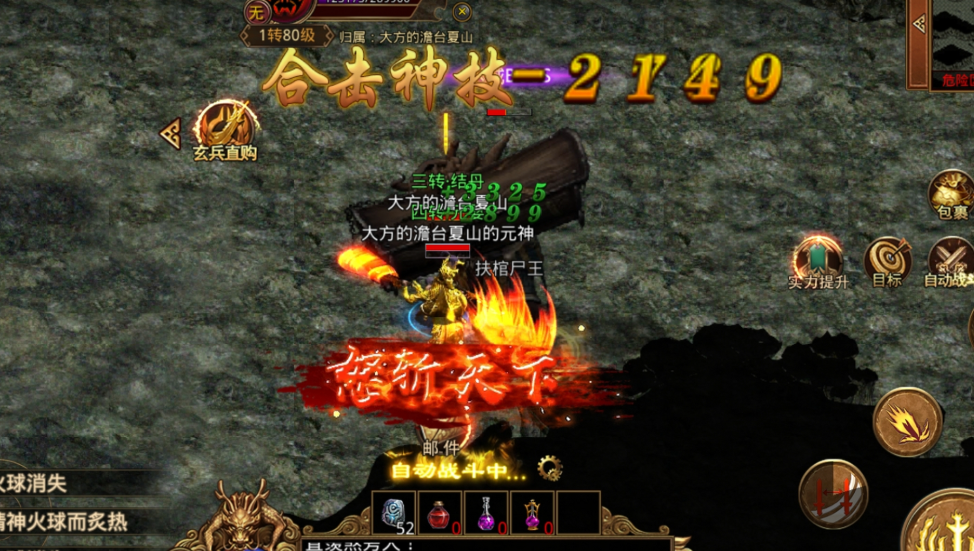The width and height of the screenshot is (974, 551).
Task: Open the 实力提升 power-up menu
Action: pos(817,258)
